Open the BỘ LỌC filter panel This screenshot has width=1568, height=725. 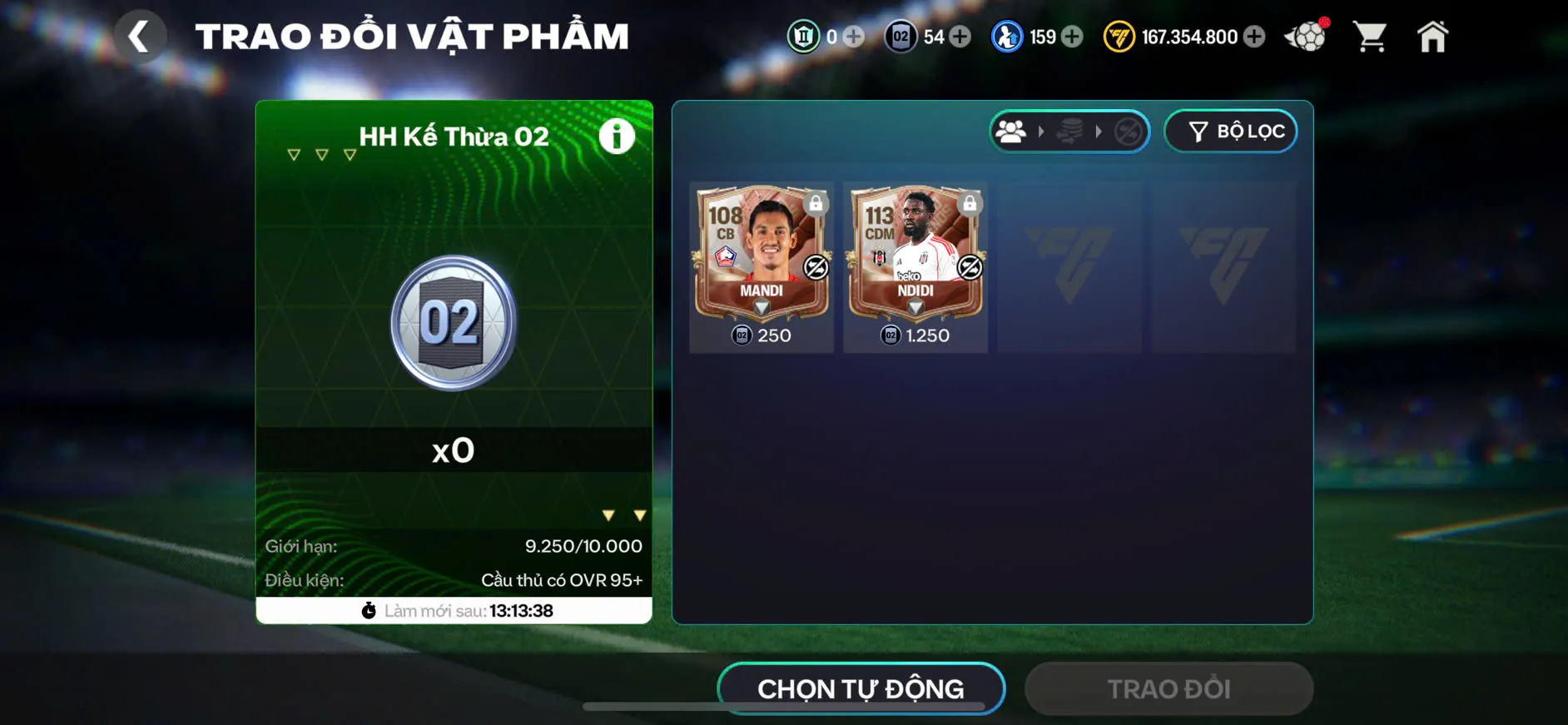tap(1230, 131)
